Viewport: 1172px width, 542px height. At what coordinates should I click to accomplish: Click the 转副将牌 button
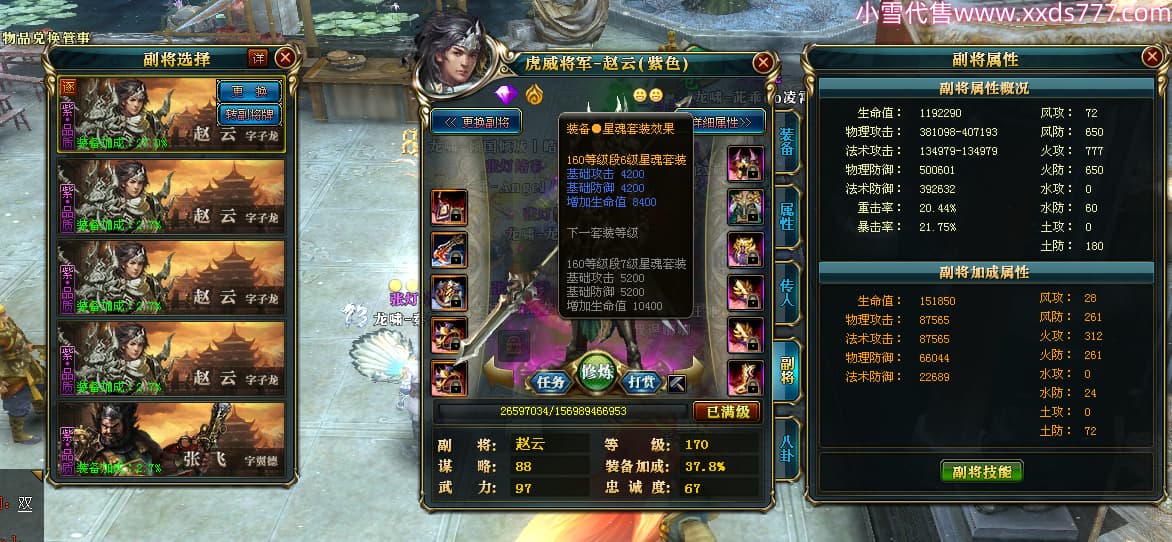point(249,114)
